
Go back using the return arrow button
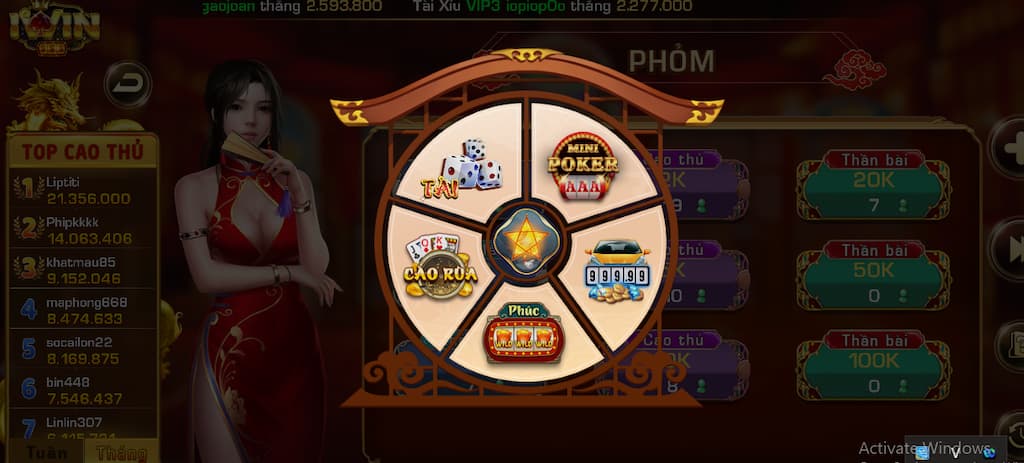(x=127, y=84)
